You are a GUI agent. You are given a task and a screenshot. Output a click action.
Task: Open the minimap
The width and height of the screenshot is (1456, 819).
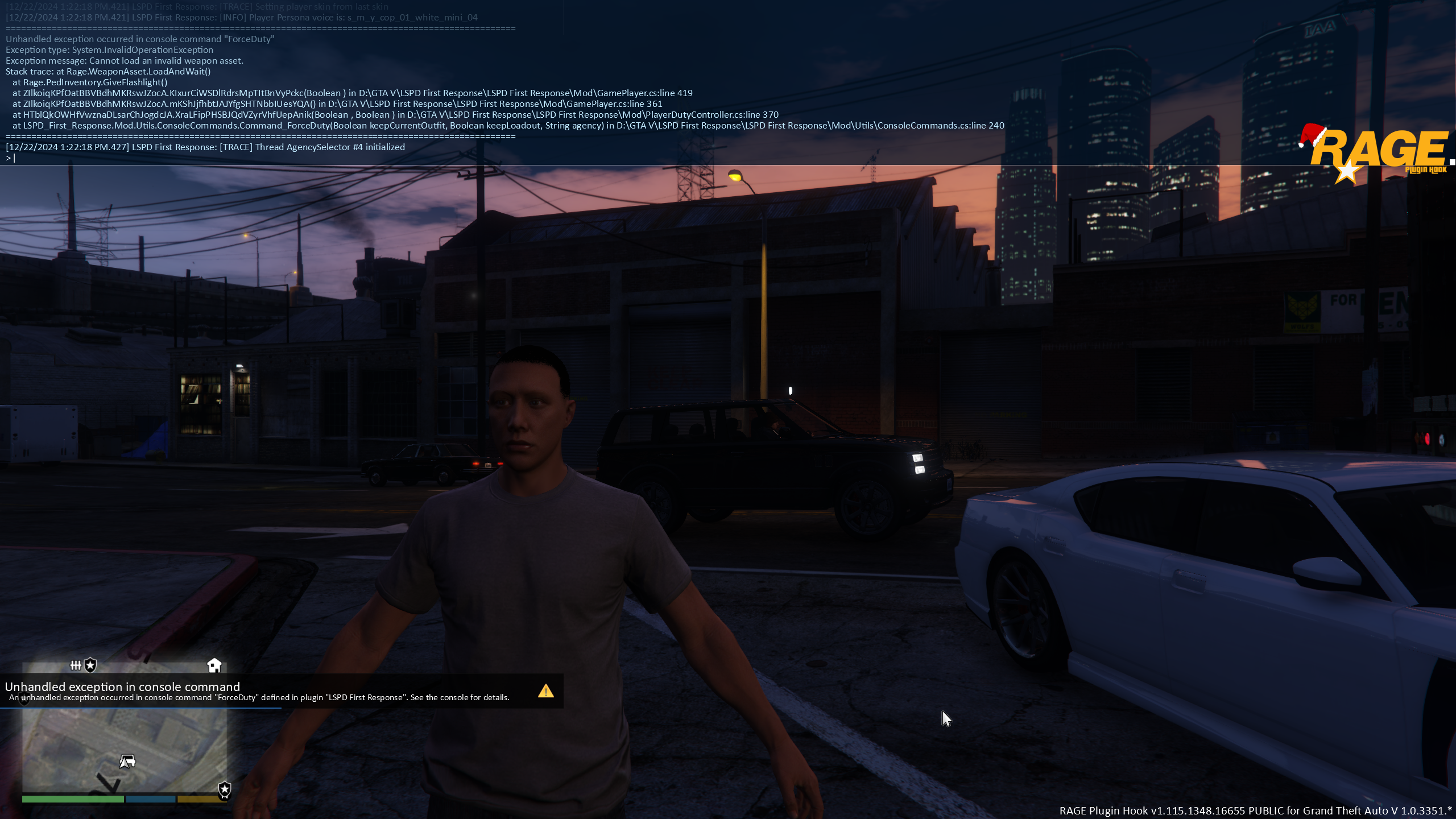tap(125, 750)
